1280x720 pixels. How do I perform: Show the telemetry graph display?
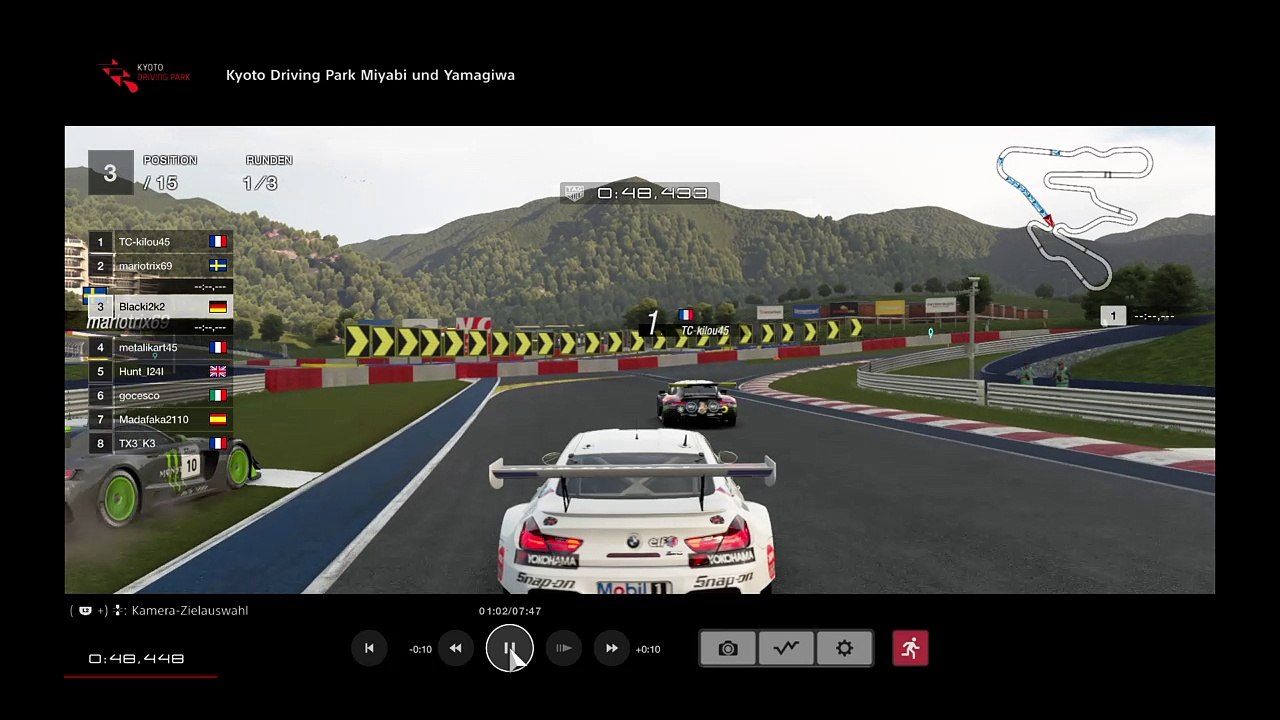pyautogui.click(x=786, y=649)
